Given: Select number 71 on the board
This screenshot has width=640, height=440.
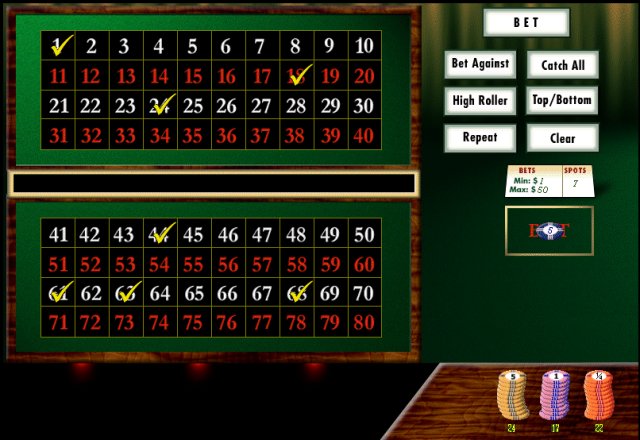Looking at the screenshot, I should pos(59,324).
